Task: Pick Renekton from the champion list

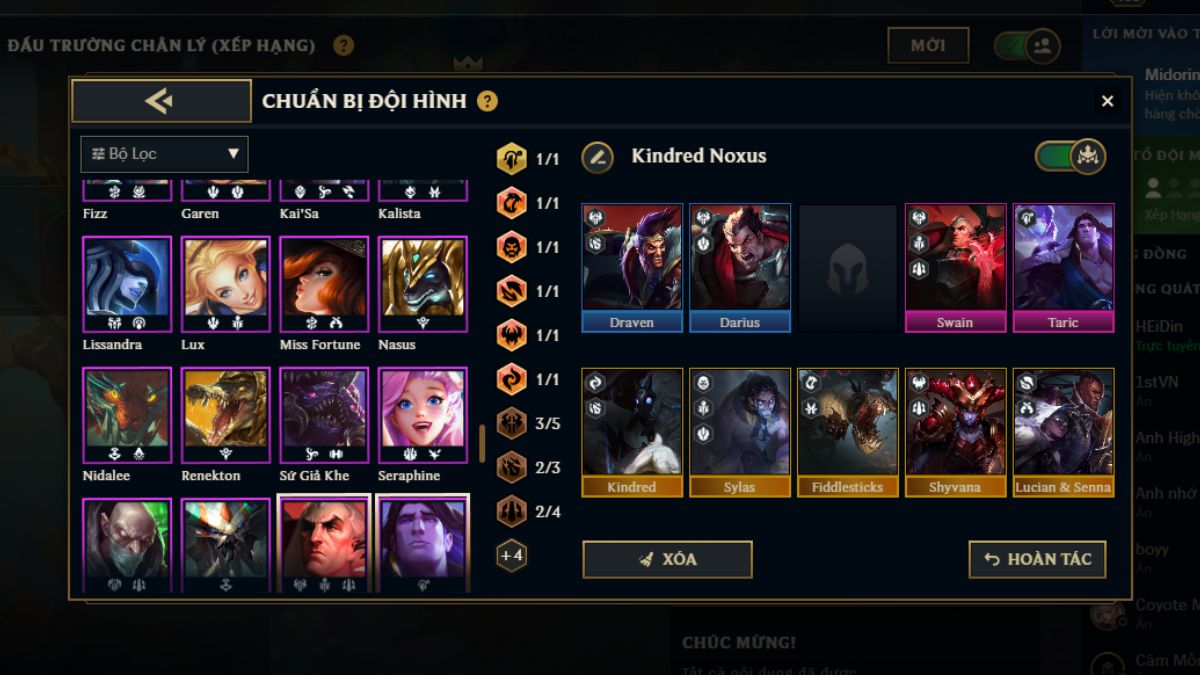Action: [x=225, y=416]
